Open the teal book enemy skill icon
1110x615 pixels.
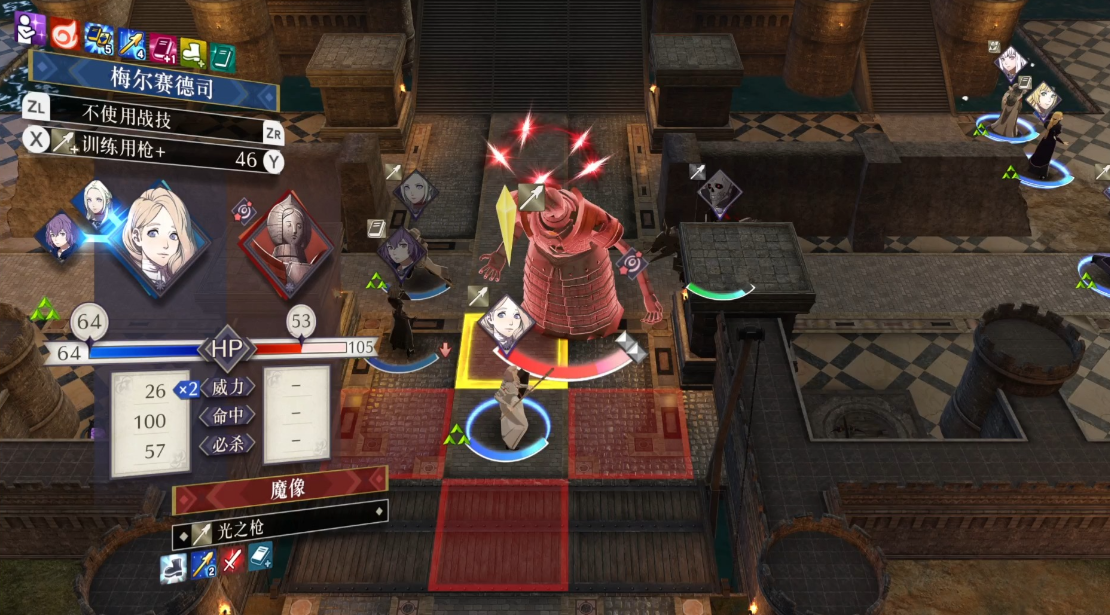(260, 555)
